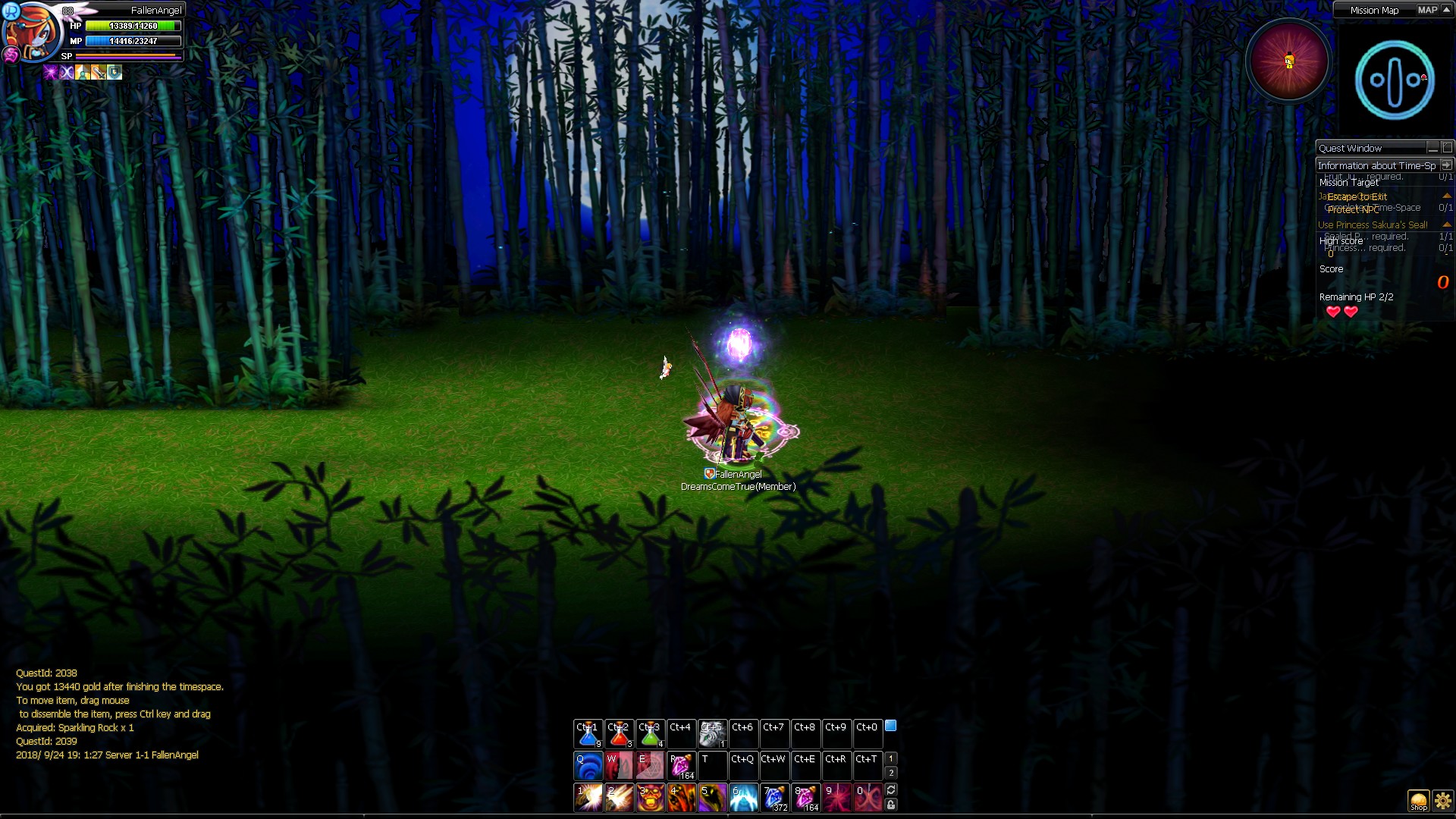Use the pink crystal potion on R
Viewport: 1456px width, 819px height.
[681, 766]
